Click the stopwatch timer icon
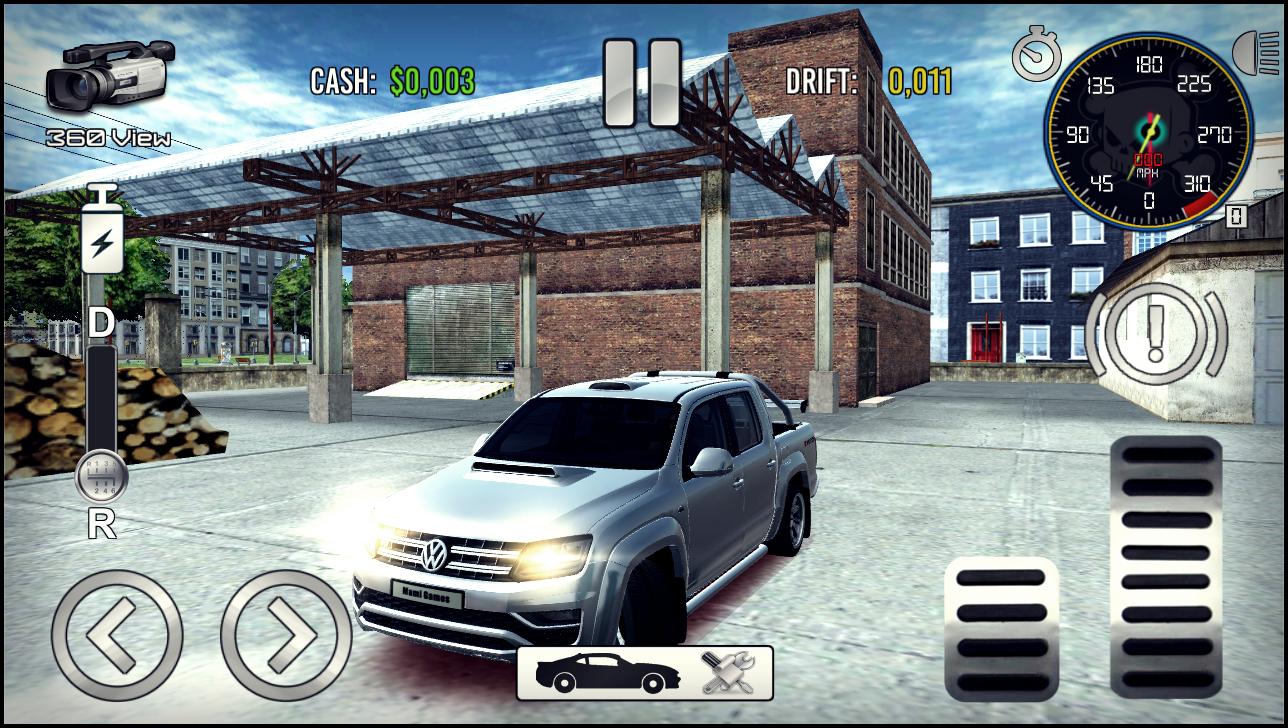This screenshot has width=1288, height=728. 1035,53
